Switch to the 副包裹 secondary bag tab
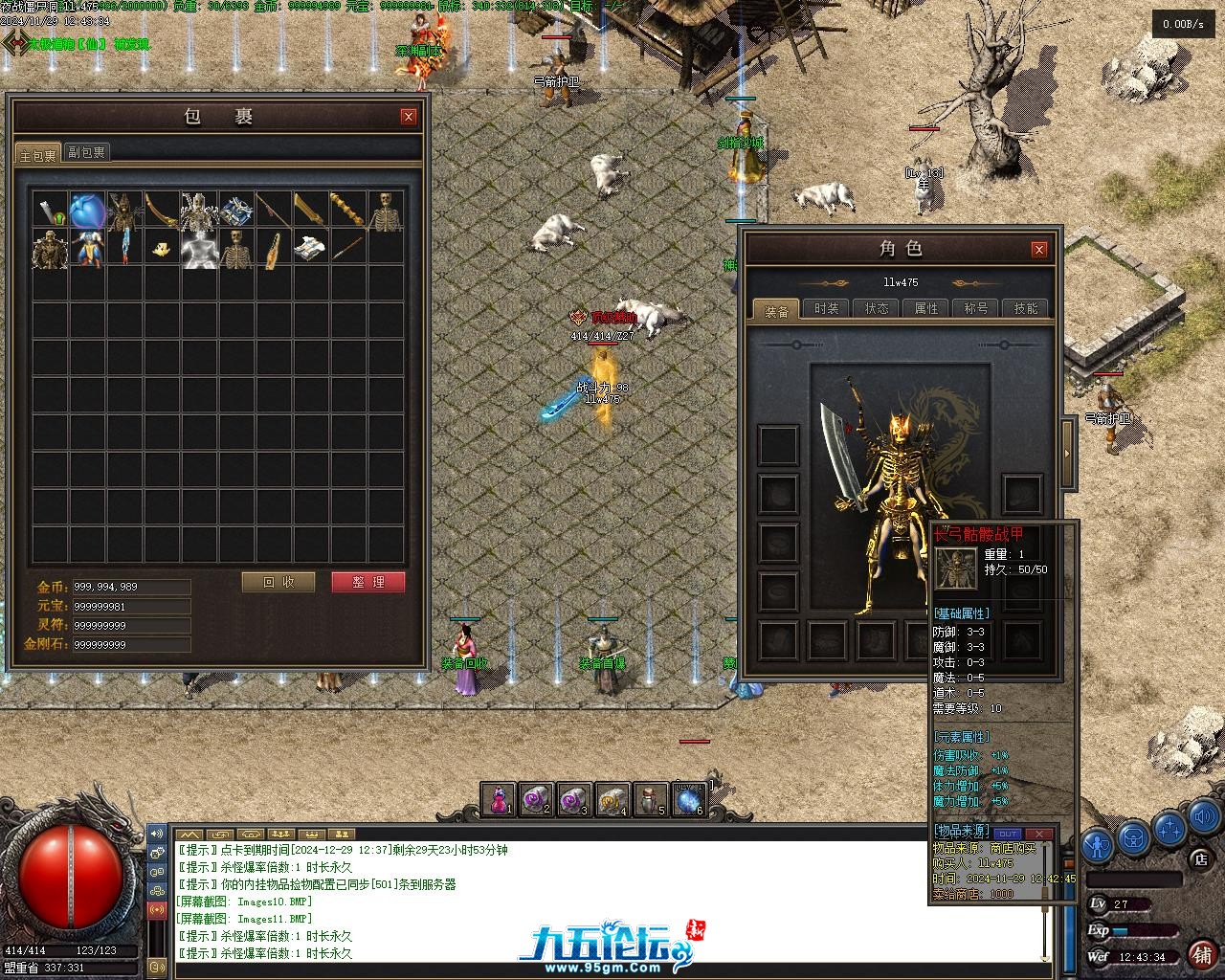1225x980 pixels. tap(87, 152)
